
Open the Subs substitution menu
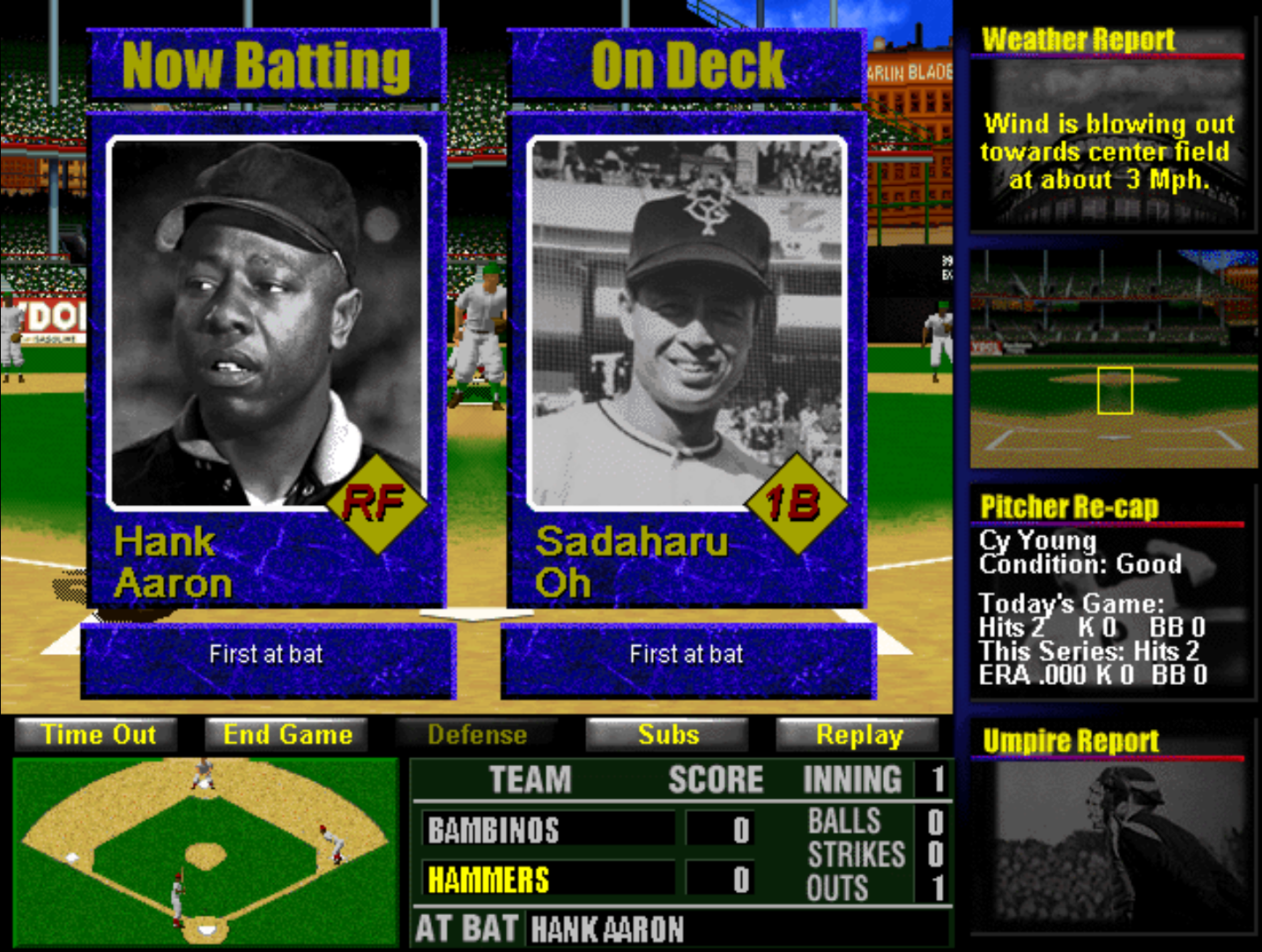point(668,734)
